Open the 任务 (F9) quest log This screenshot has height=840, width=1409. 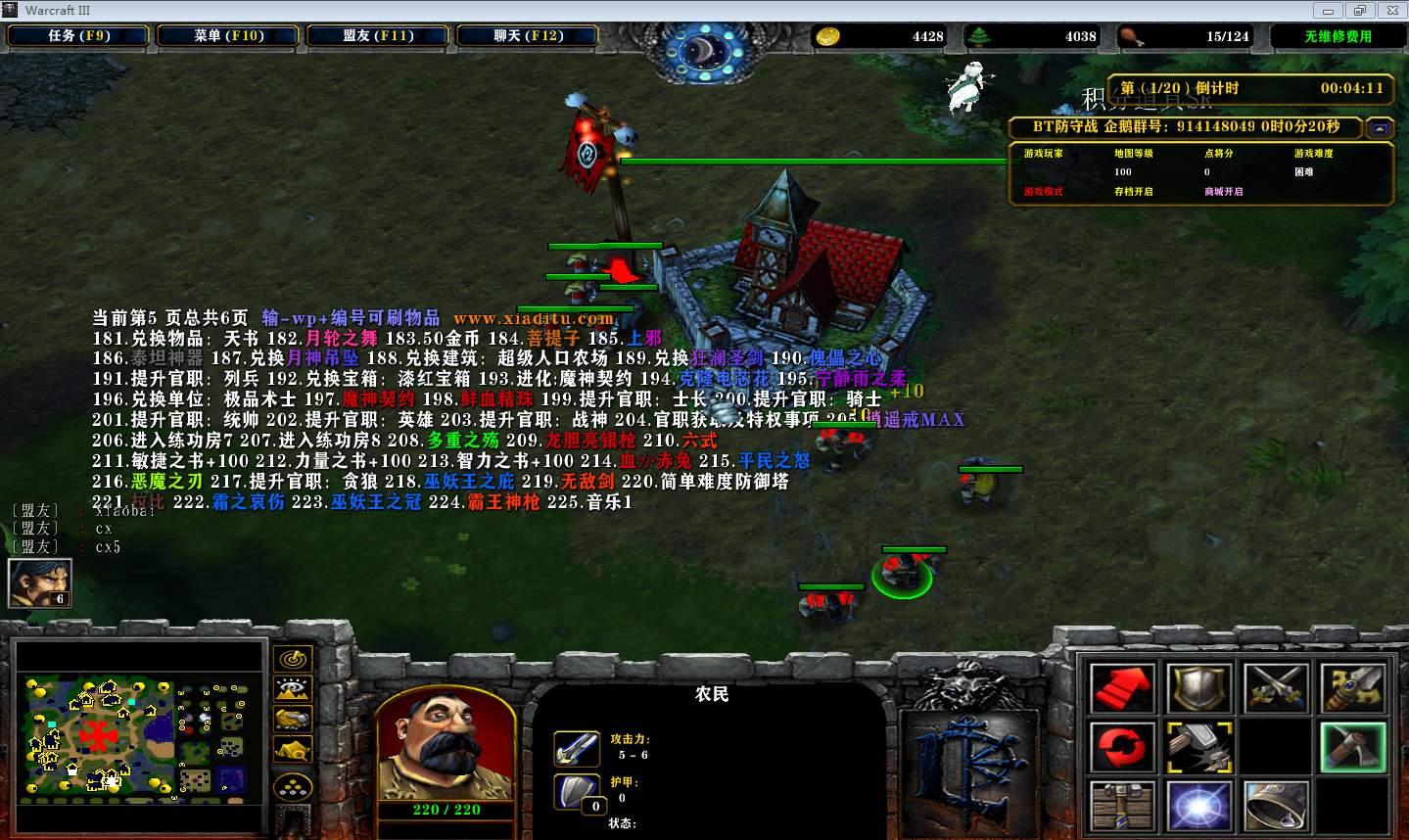pos(78,36)
